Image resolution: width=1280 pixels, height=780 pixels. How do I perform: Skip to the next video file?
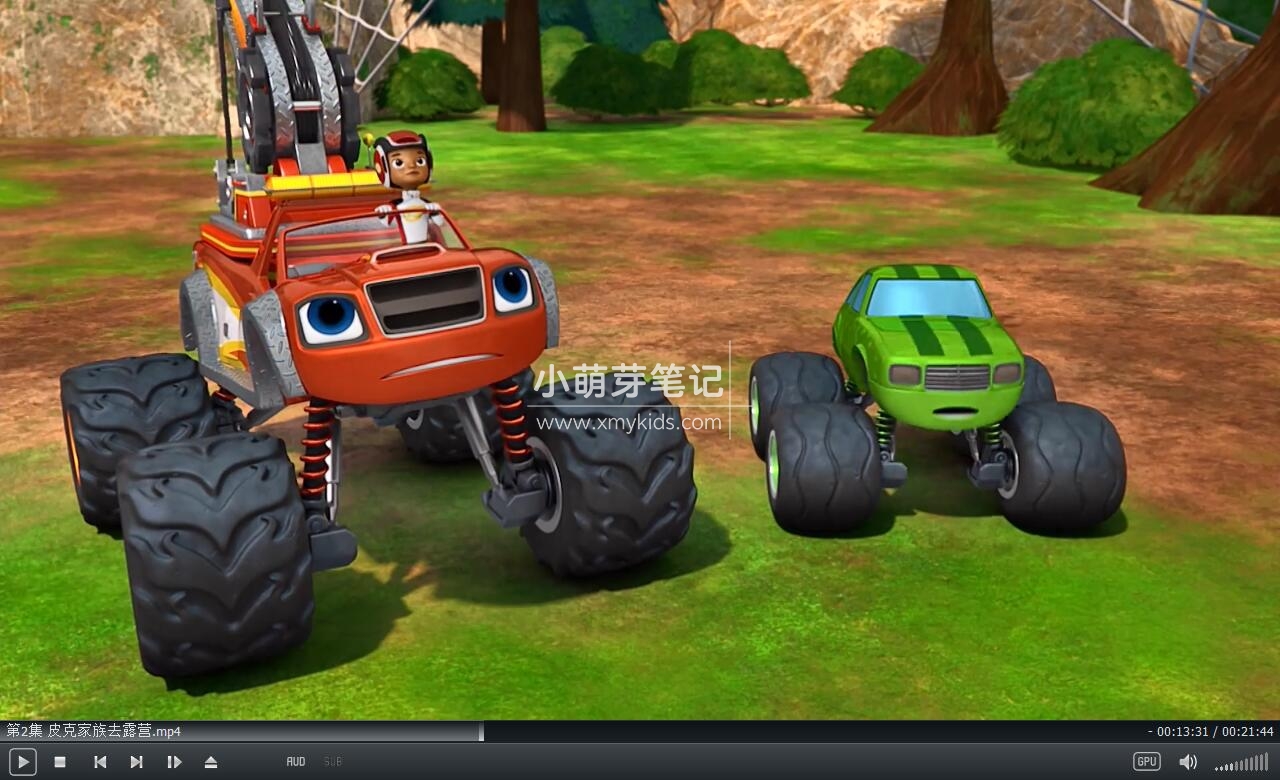point(137,761)
